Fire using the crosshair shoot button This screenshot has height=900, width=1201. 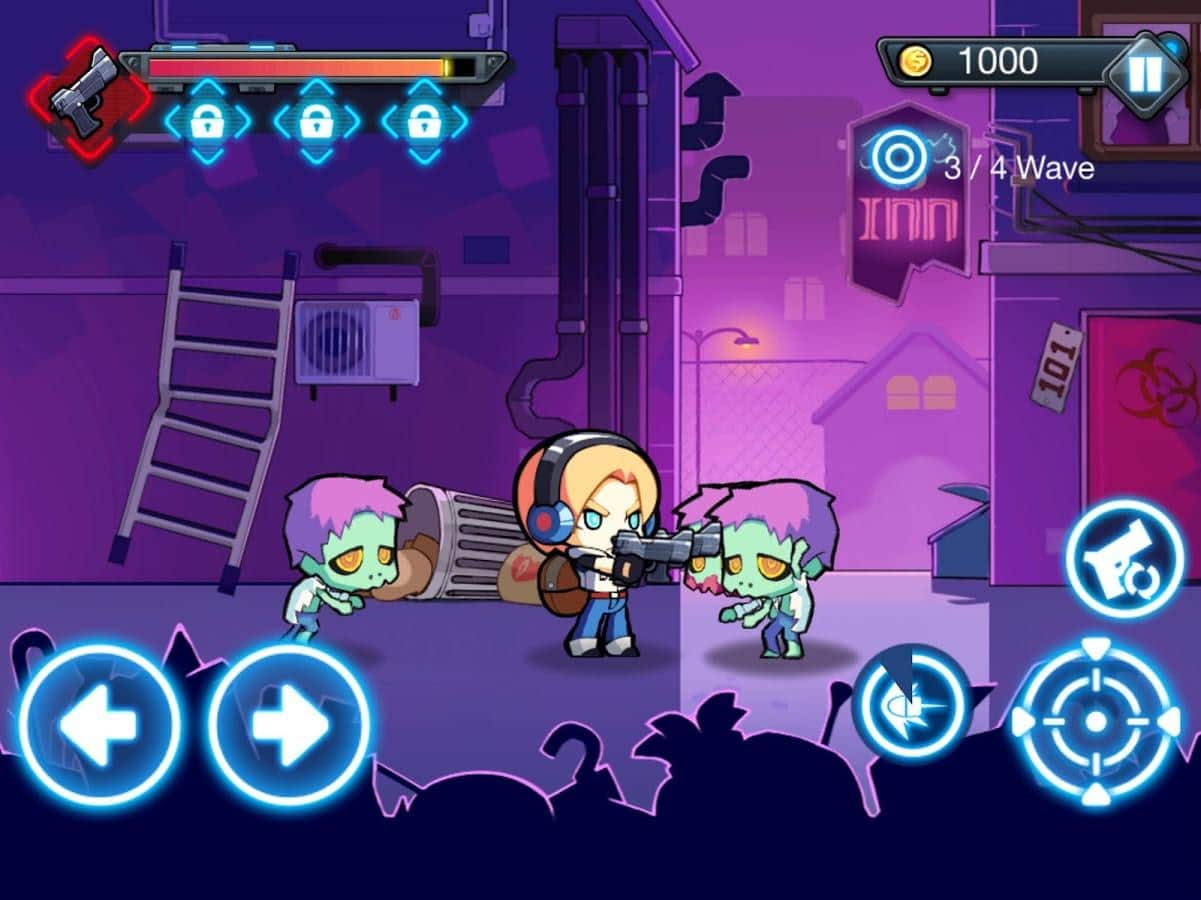click(x=1096, y=721)
